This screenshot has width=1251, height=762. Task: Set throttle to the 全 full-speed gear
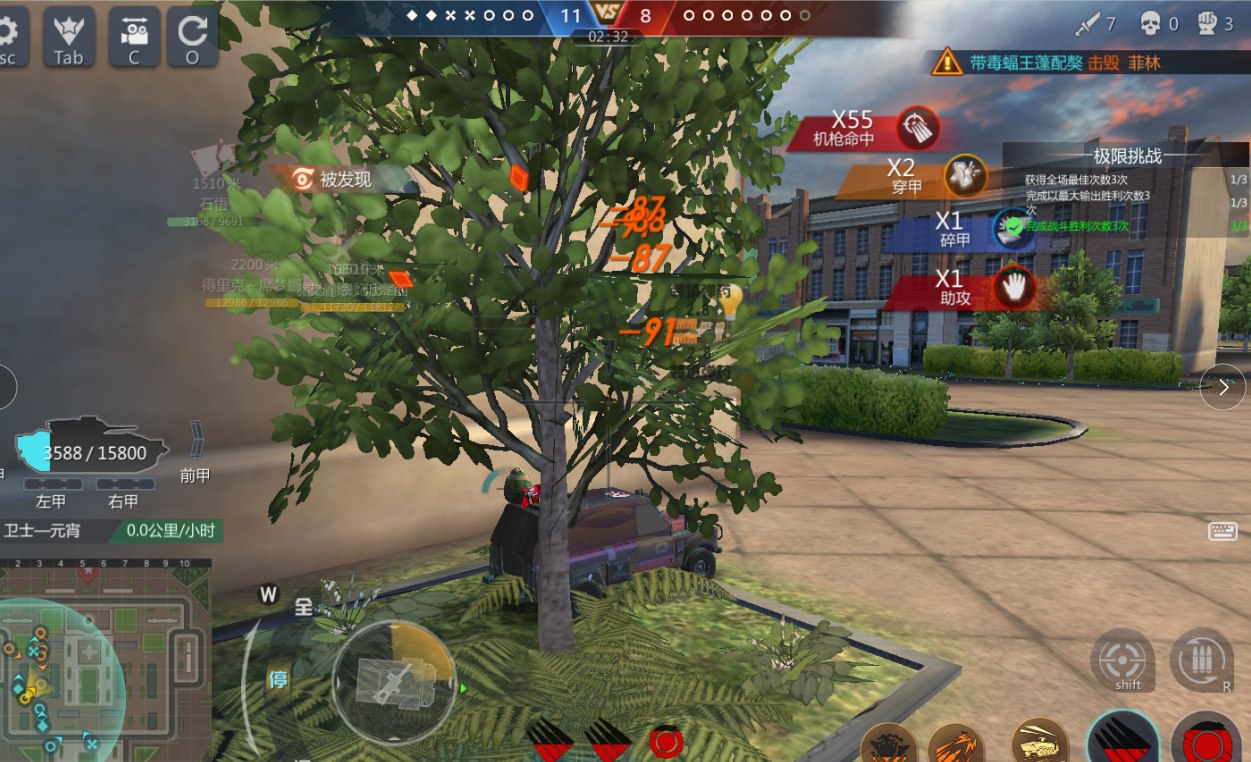point(303,607)
